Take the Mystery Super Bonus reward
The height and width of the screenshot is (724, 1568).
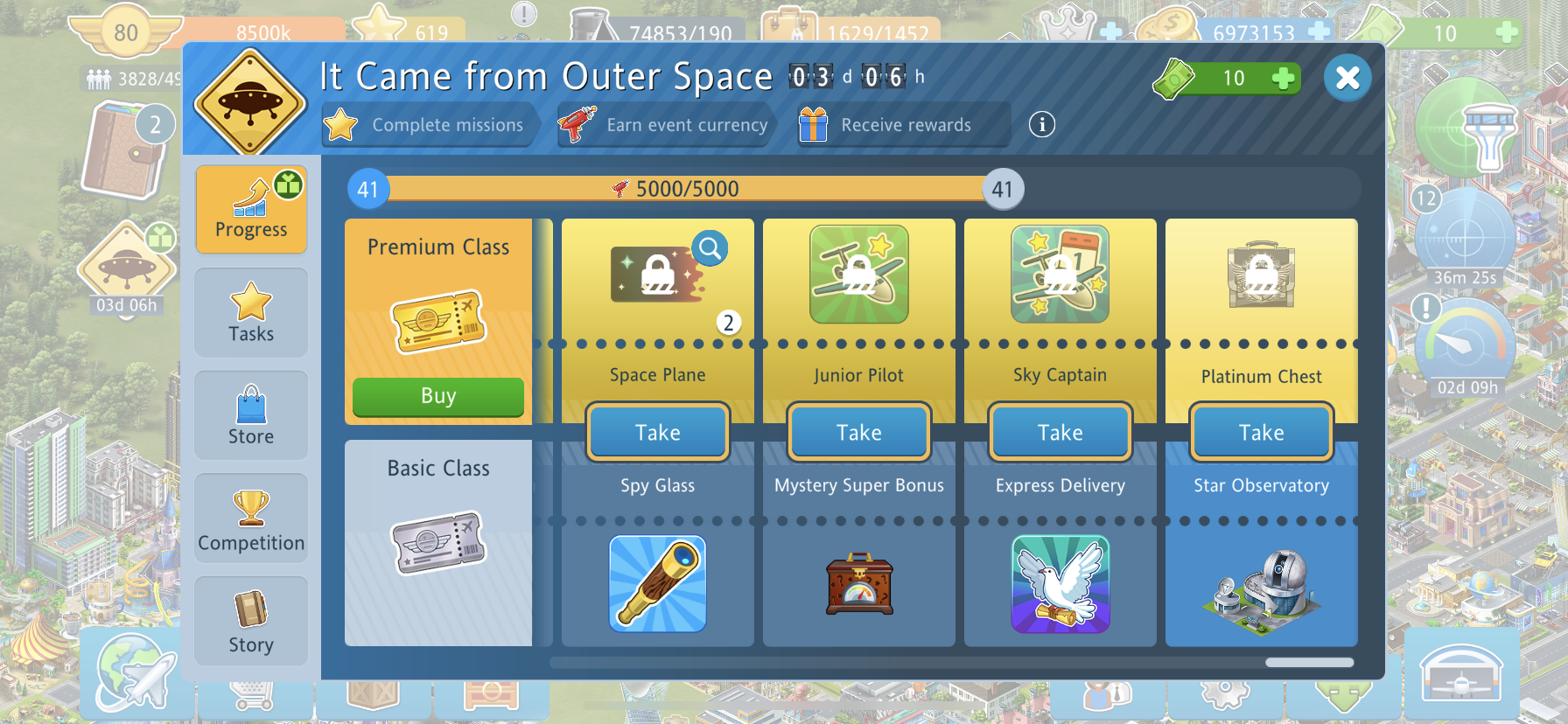(859, 432)
